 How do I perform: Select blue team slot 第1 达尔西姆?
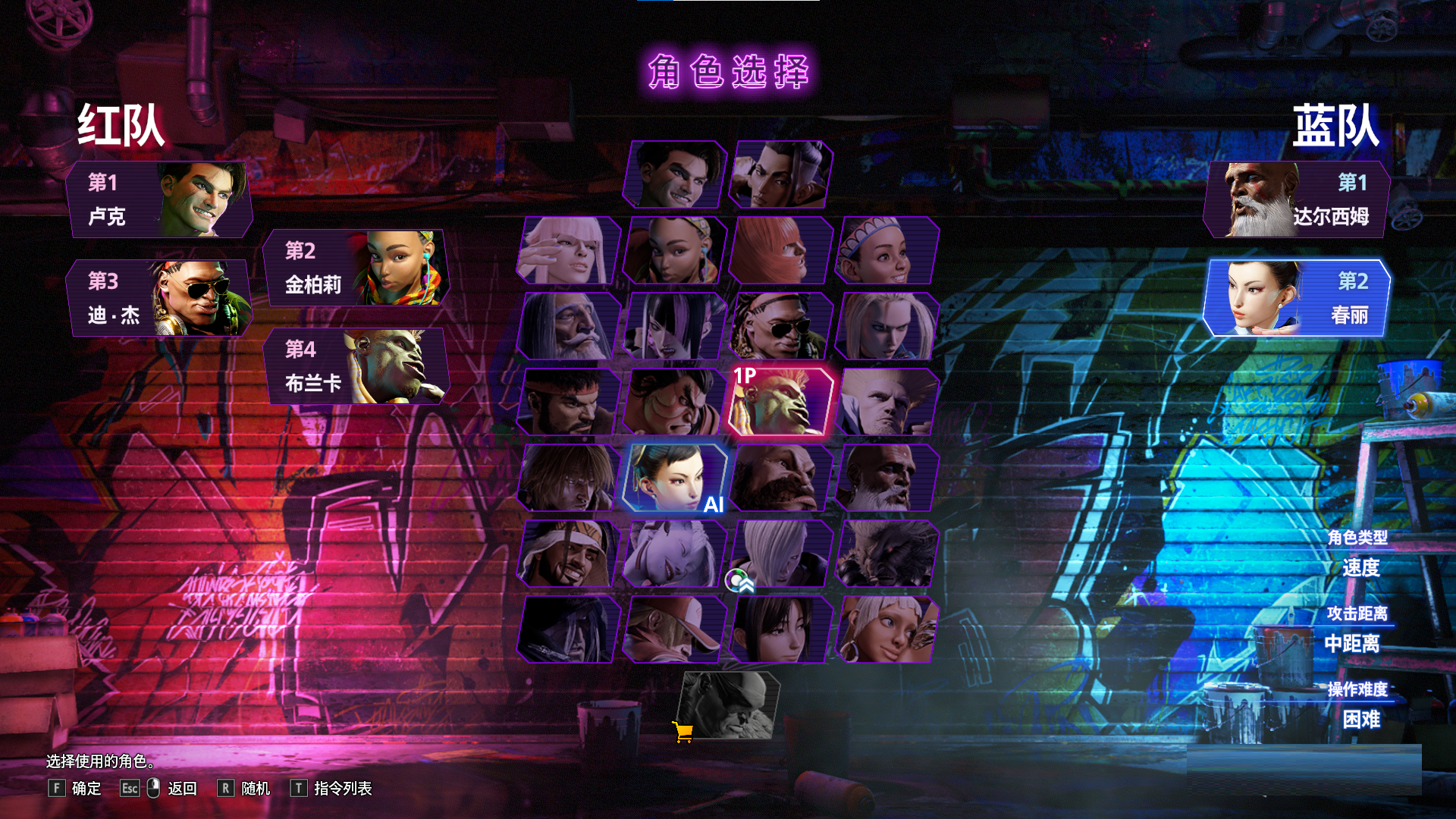click(x=1297, y=199)
